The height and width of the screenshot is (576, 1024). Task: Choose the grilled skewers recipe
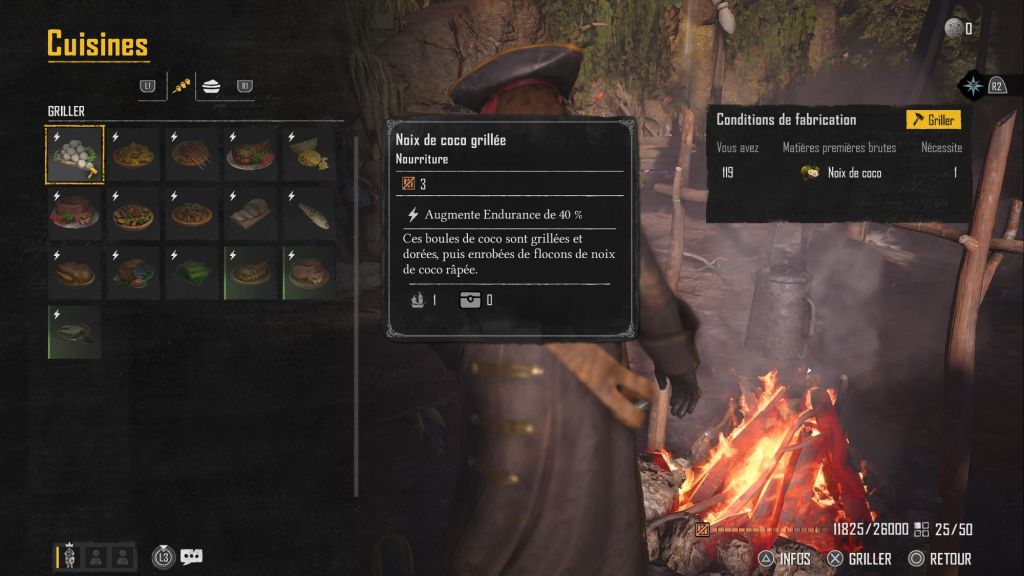click(192, 155)
